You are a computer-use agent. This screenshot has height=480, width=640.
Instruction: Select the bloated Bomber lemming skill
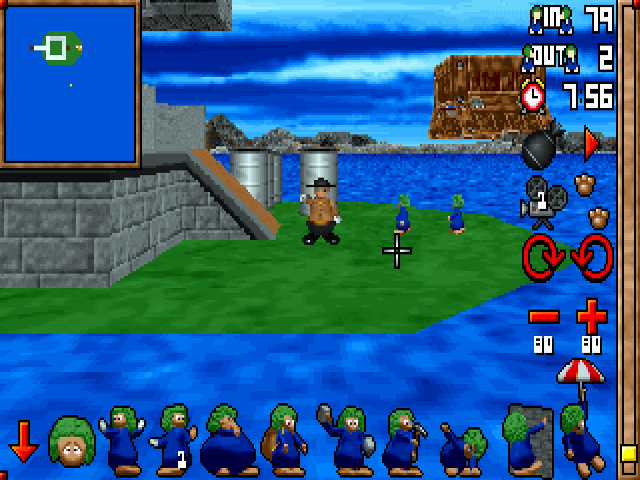227,441
